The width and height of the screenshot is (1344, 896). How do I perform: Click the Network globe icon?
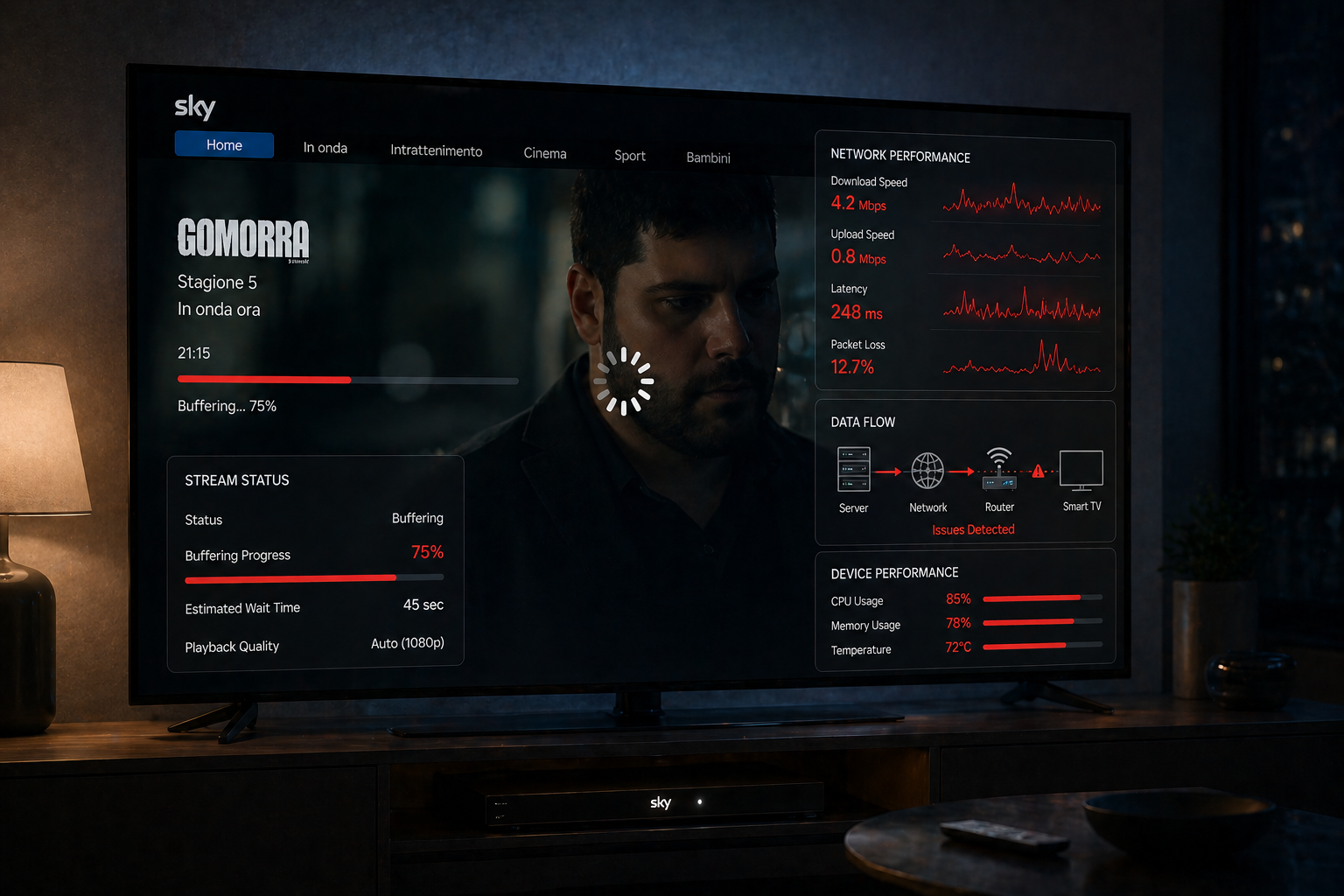[927, 468]
